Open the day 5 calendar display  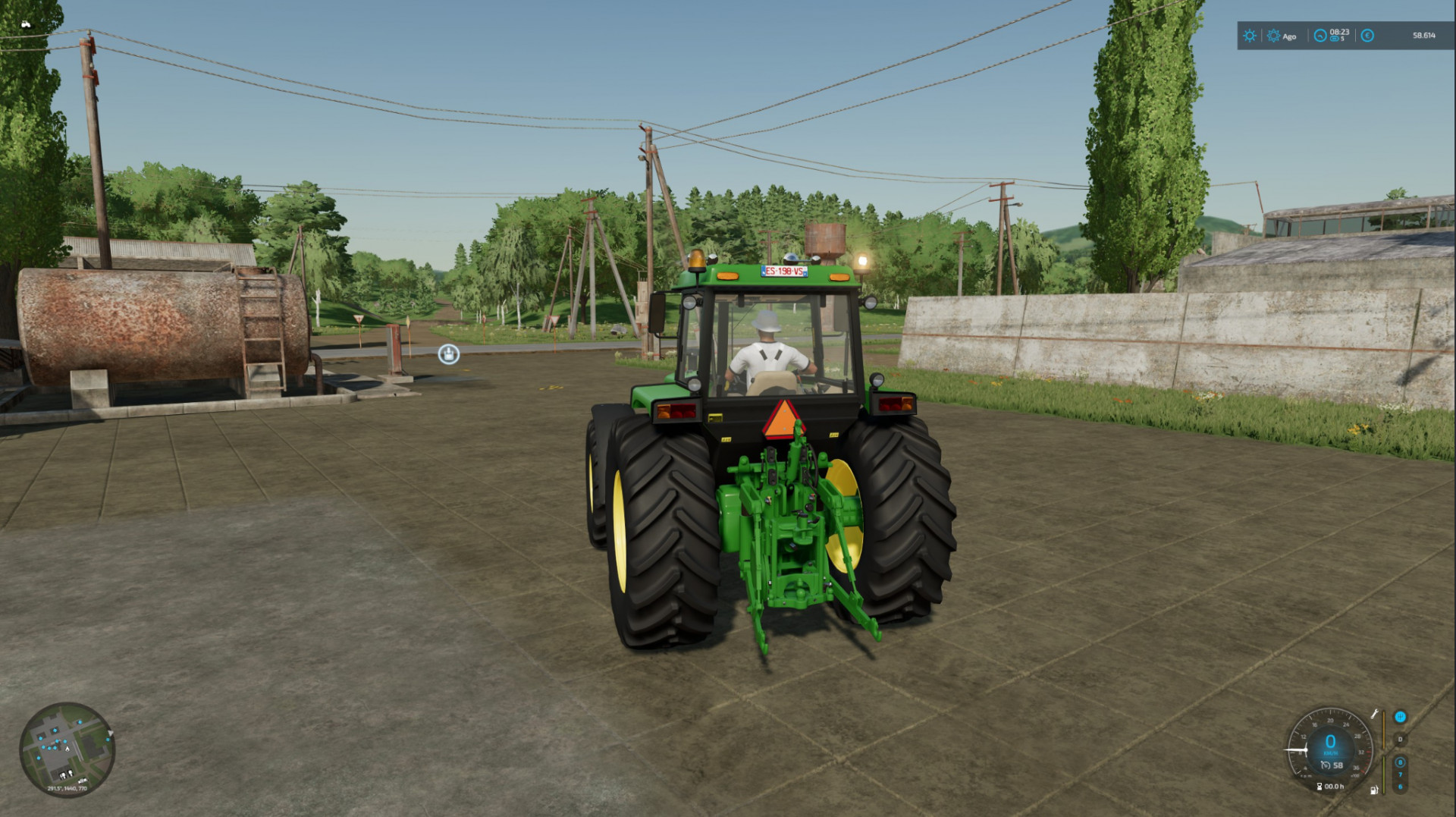click(x=1335, y=39)
